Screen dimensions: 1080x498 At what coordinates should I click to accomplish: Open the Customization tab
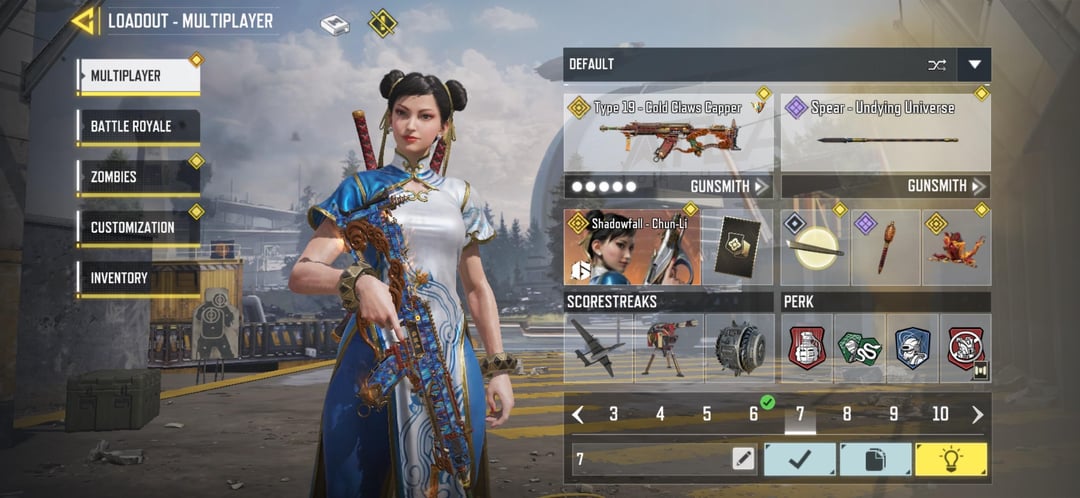(x=138, y=227)
